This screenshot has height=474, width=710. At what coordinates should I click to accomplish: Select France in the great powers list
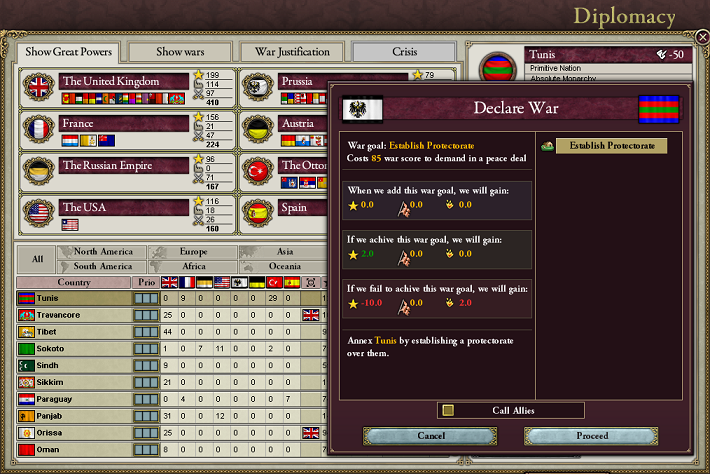point(124,123)
